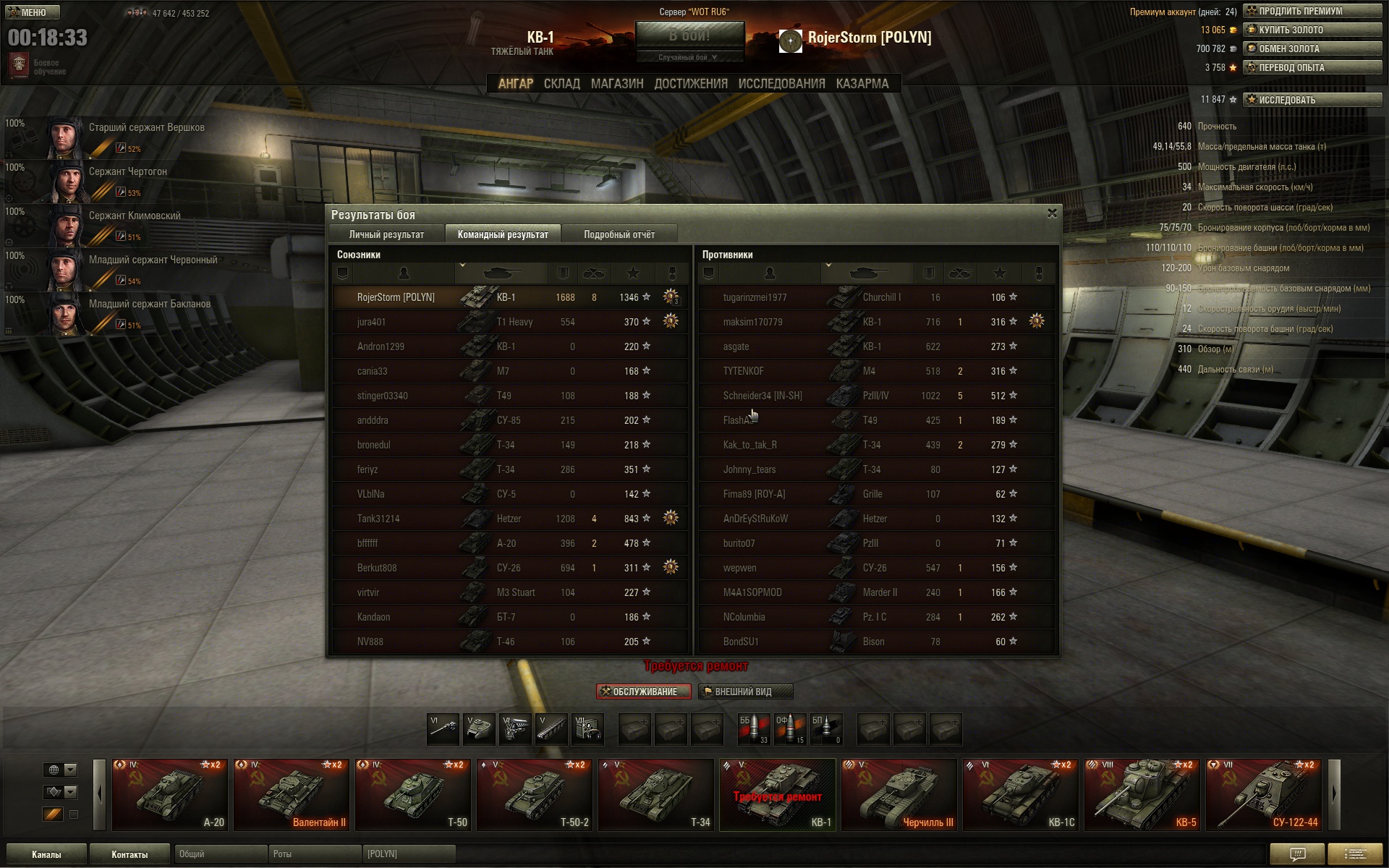Open the Внешний вид customization
1389x868 pixels.
pyautogui.click(x=745, y=692)
